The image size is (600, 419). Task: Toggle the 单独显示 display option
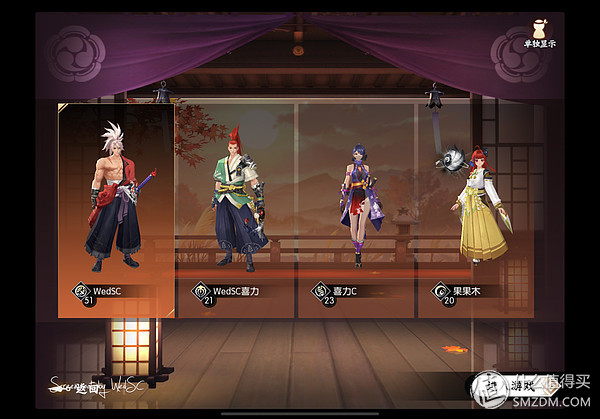510,31
